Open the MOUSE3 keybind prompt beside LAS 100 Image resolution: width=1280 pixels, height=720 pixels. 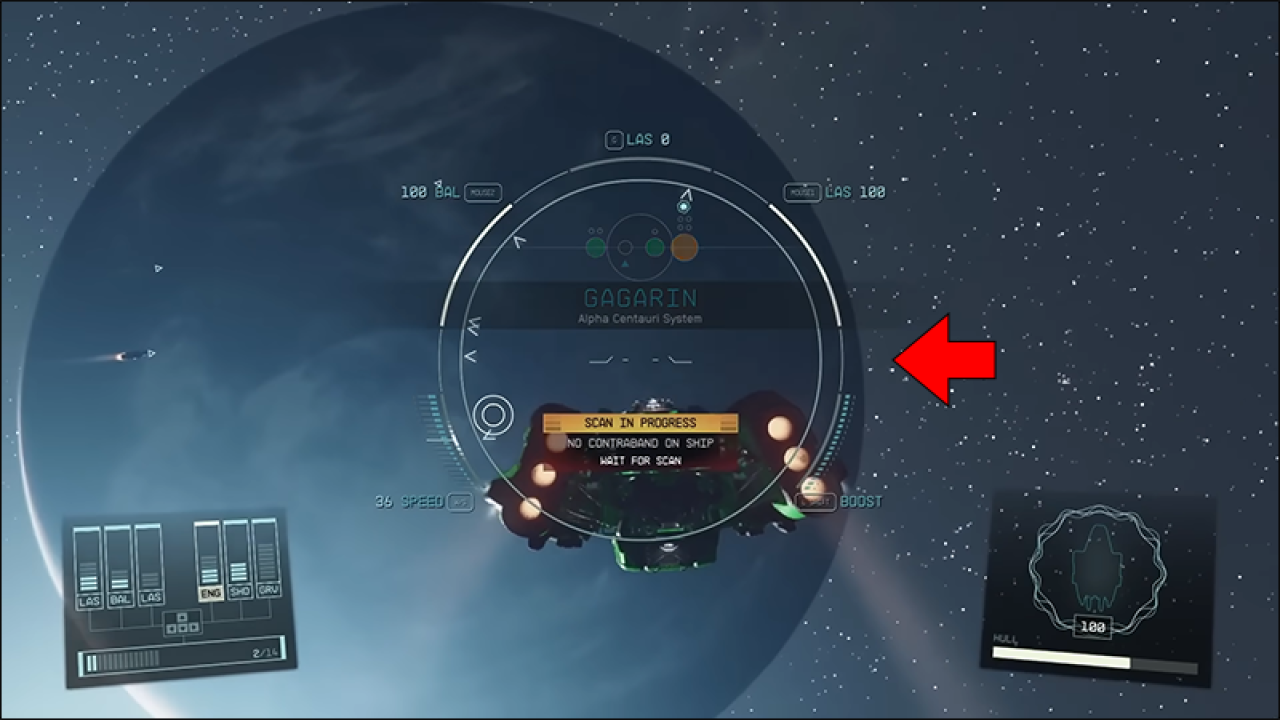coord(802,192)
